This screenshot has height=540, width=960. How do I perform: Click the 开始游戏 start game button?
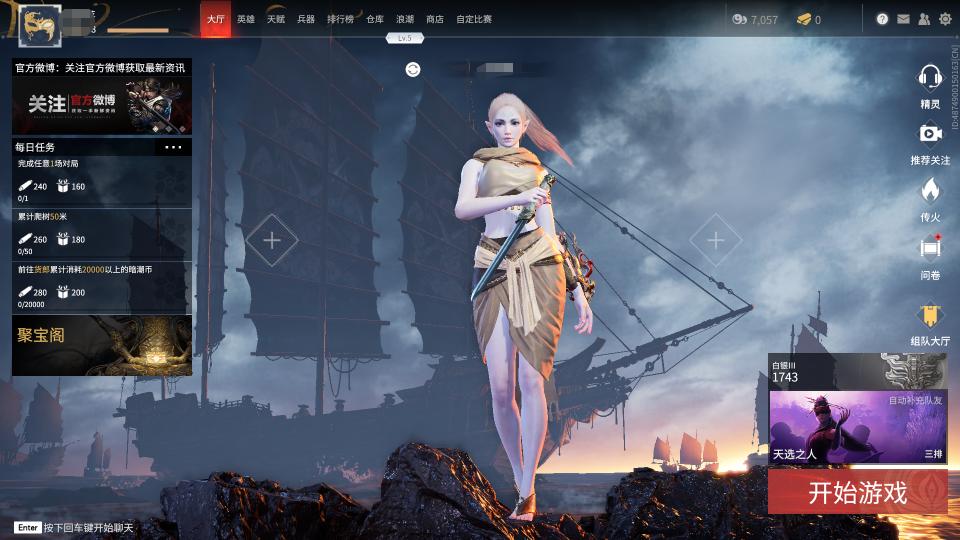click(x=857, y=492)
